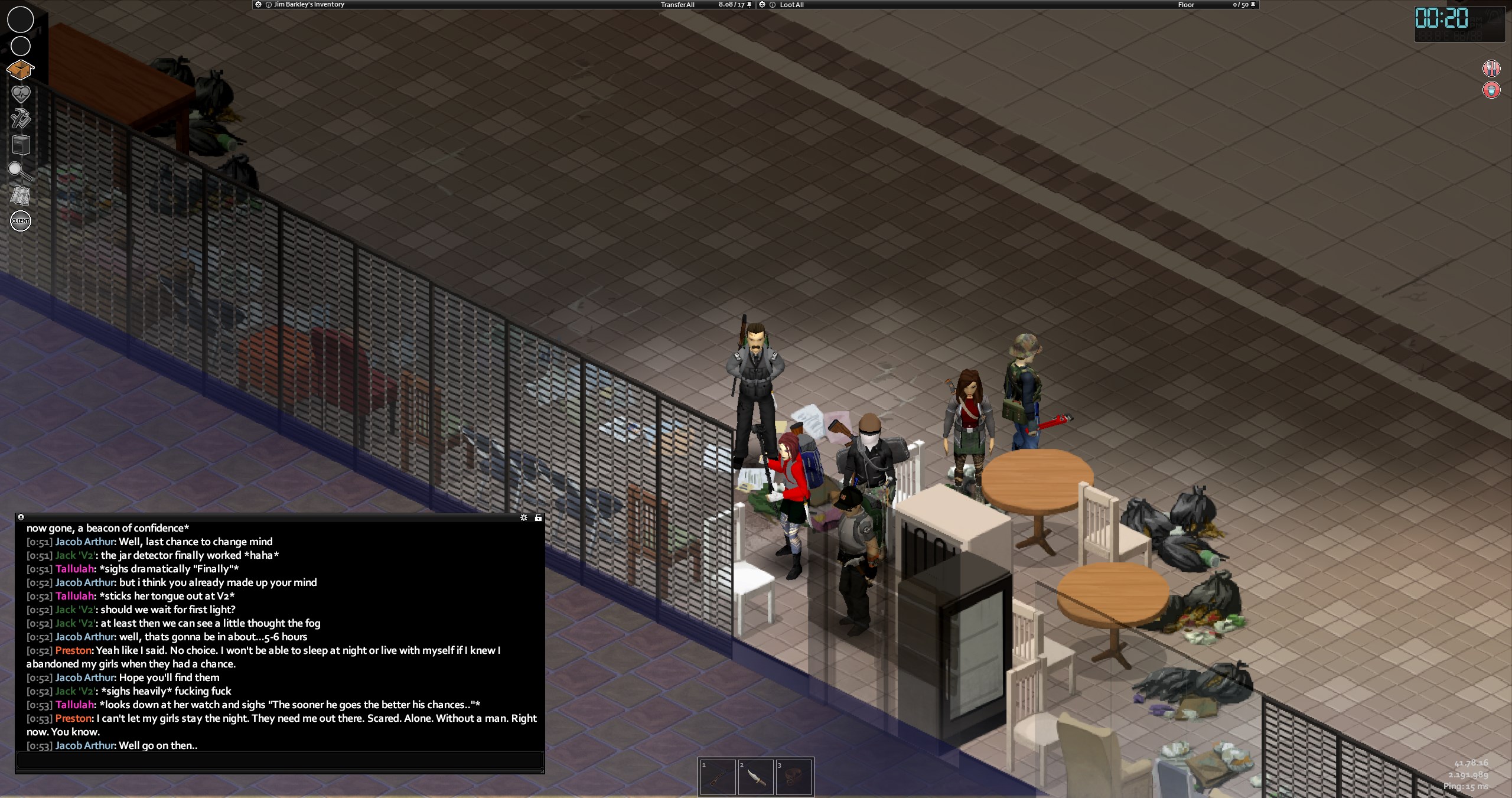Screen dimensions: 1512x798
Task: Open the health heart panel
Action: (20, 94)
